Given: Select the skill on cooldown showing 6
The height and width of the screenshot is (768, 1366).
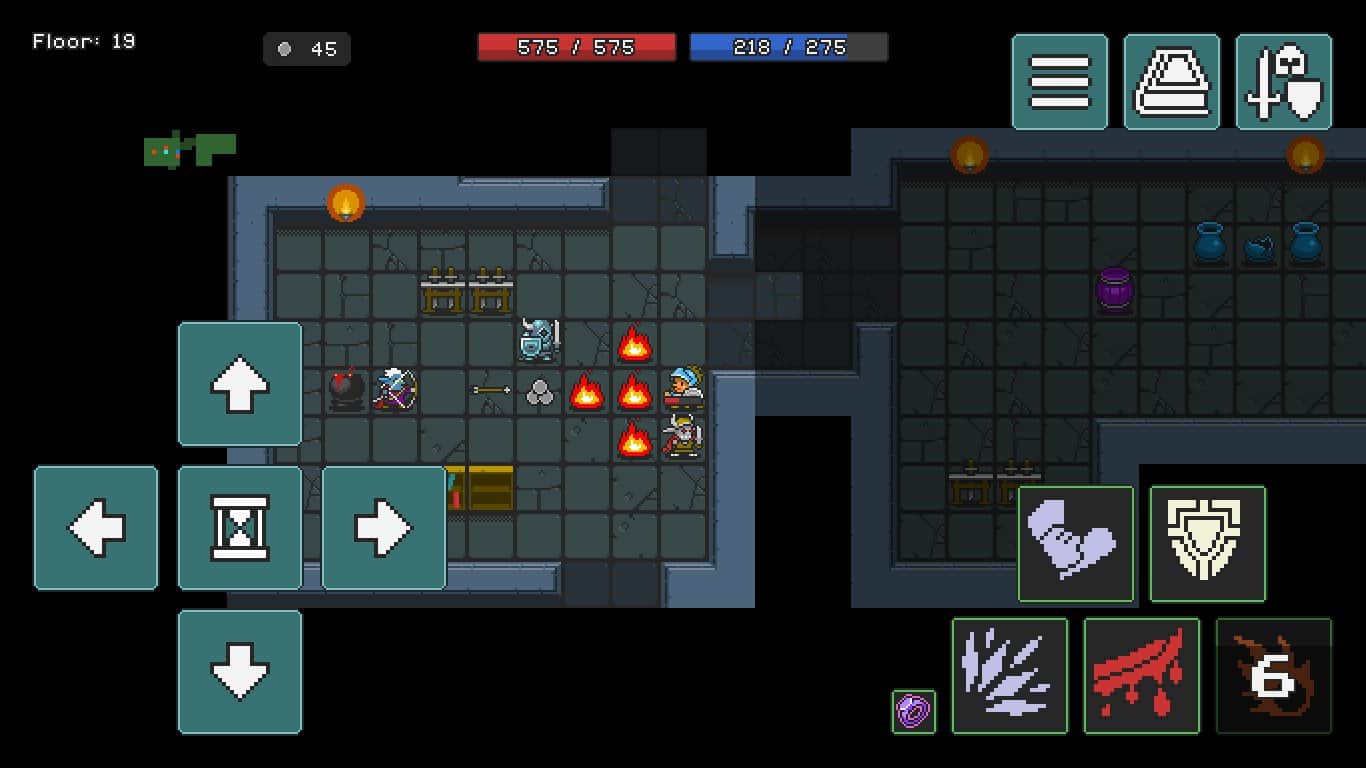Looking at the screenshot, I should point(1274,676).
